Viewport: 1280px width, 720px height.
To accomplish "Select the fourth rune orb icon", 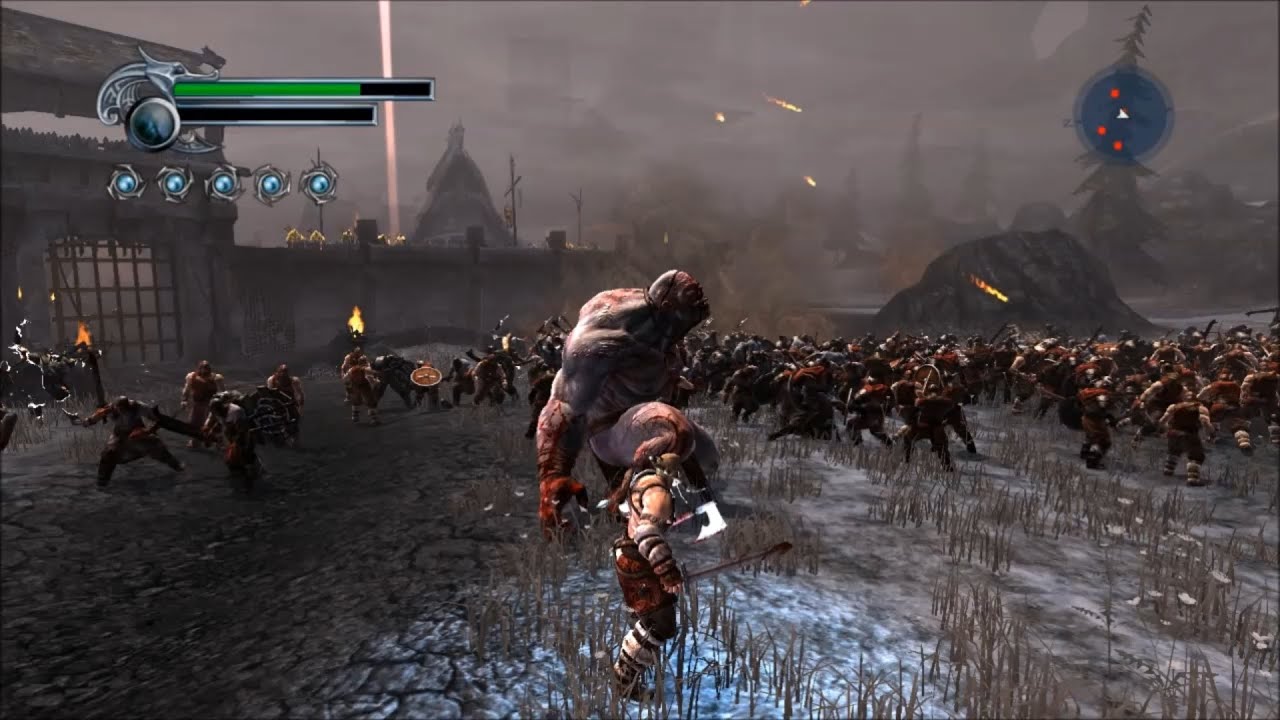I will pyautogui.click(x=272, y=185).
